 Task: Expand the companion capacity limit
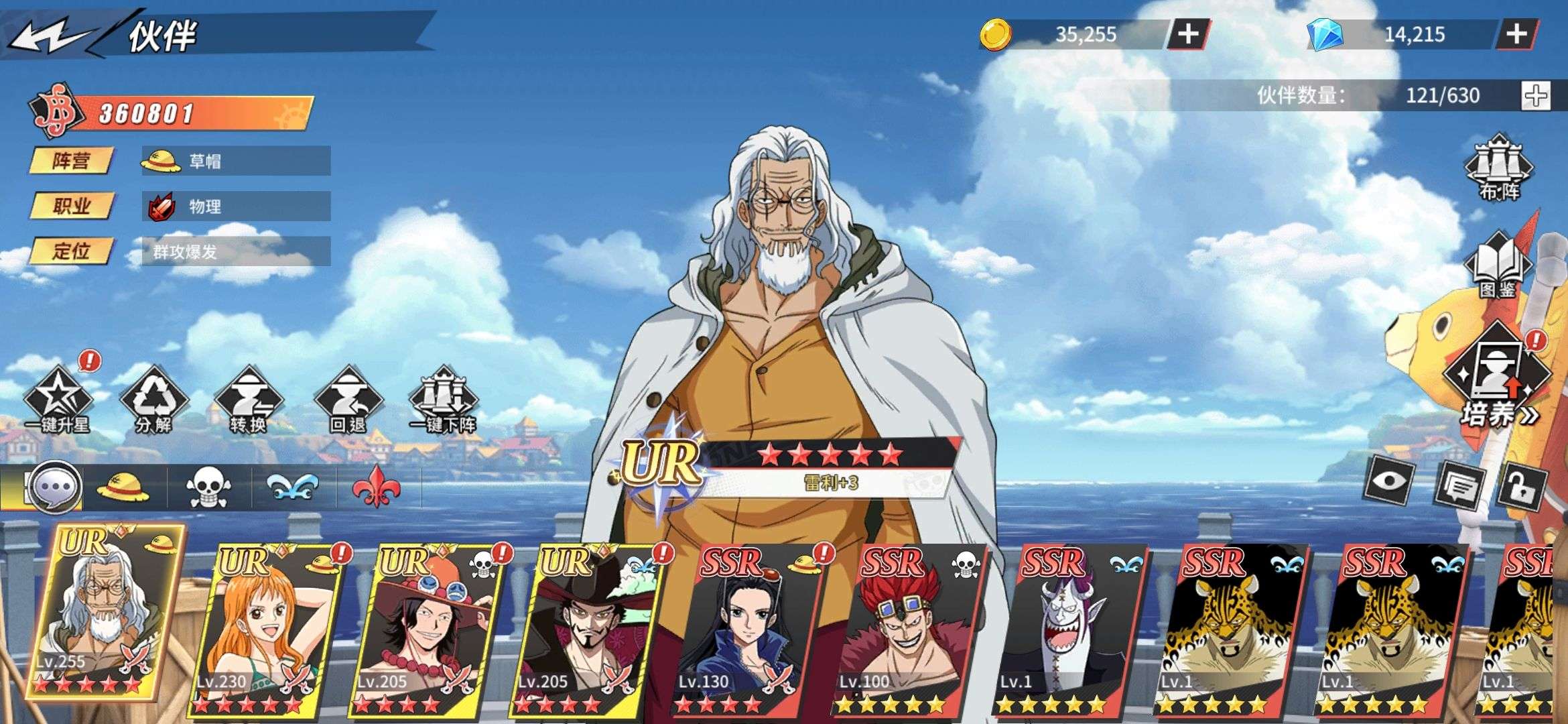click(1536, 96)
